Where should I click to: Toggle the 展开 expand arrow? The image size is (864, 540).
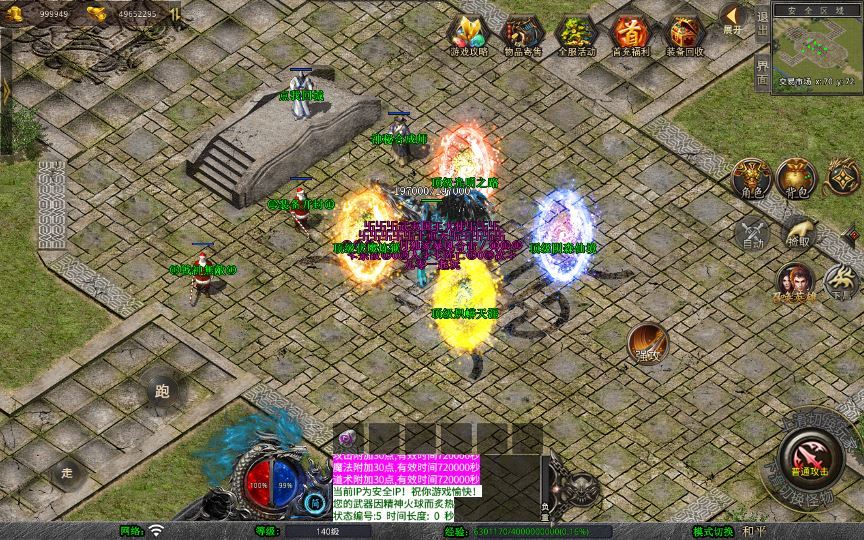[x=733, y=18]
